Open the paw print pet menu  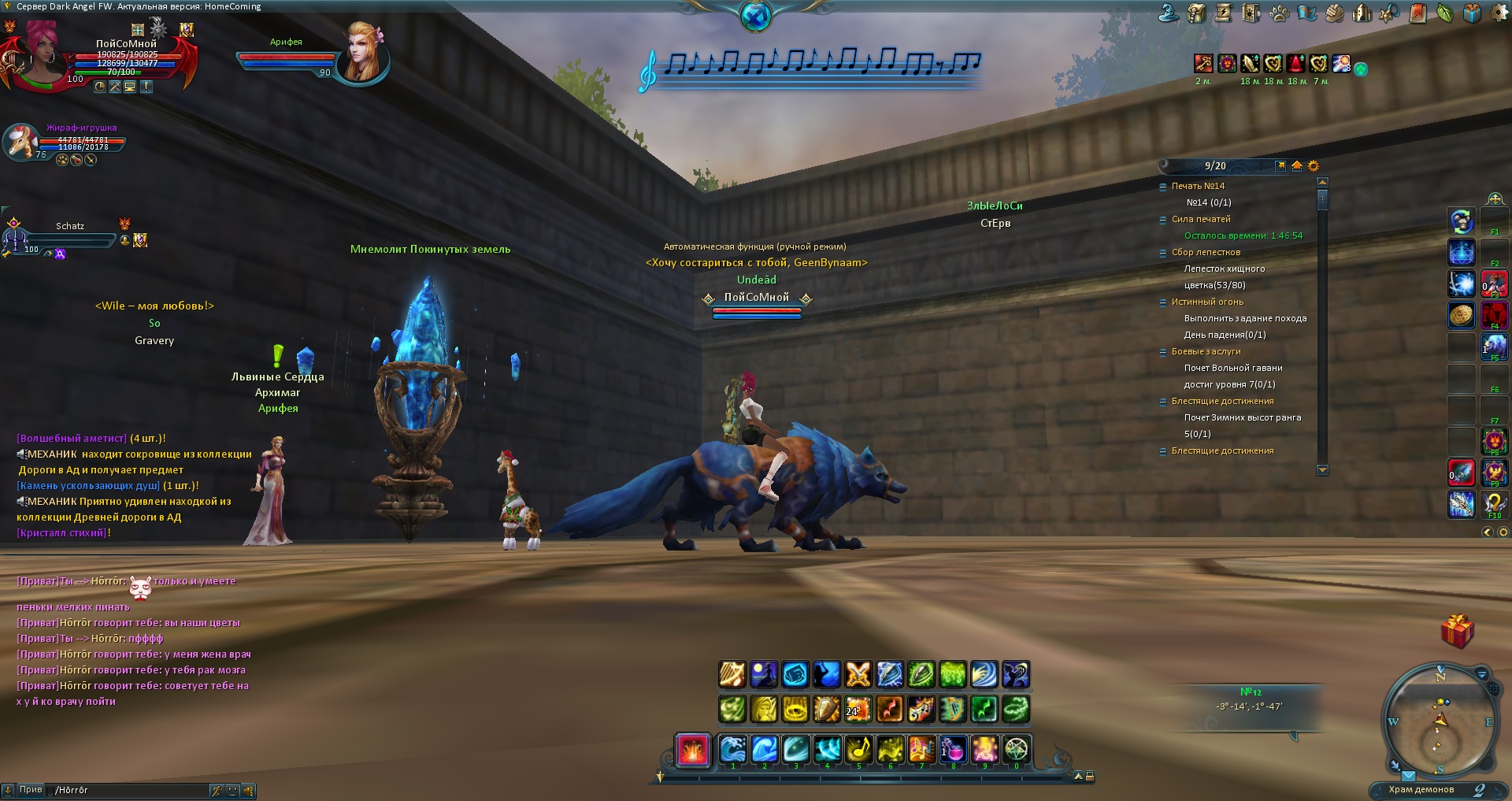click(1279, 13)
